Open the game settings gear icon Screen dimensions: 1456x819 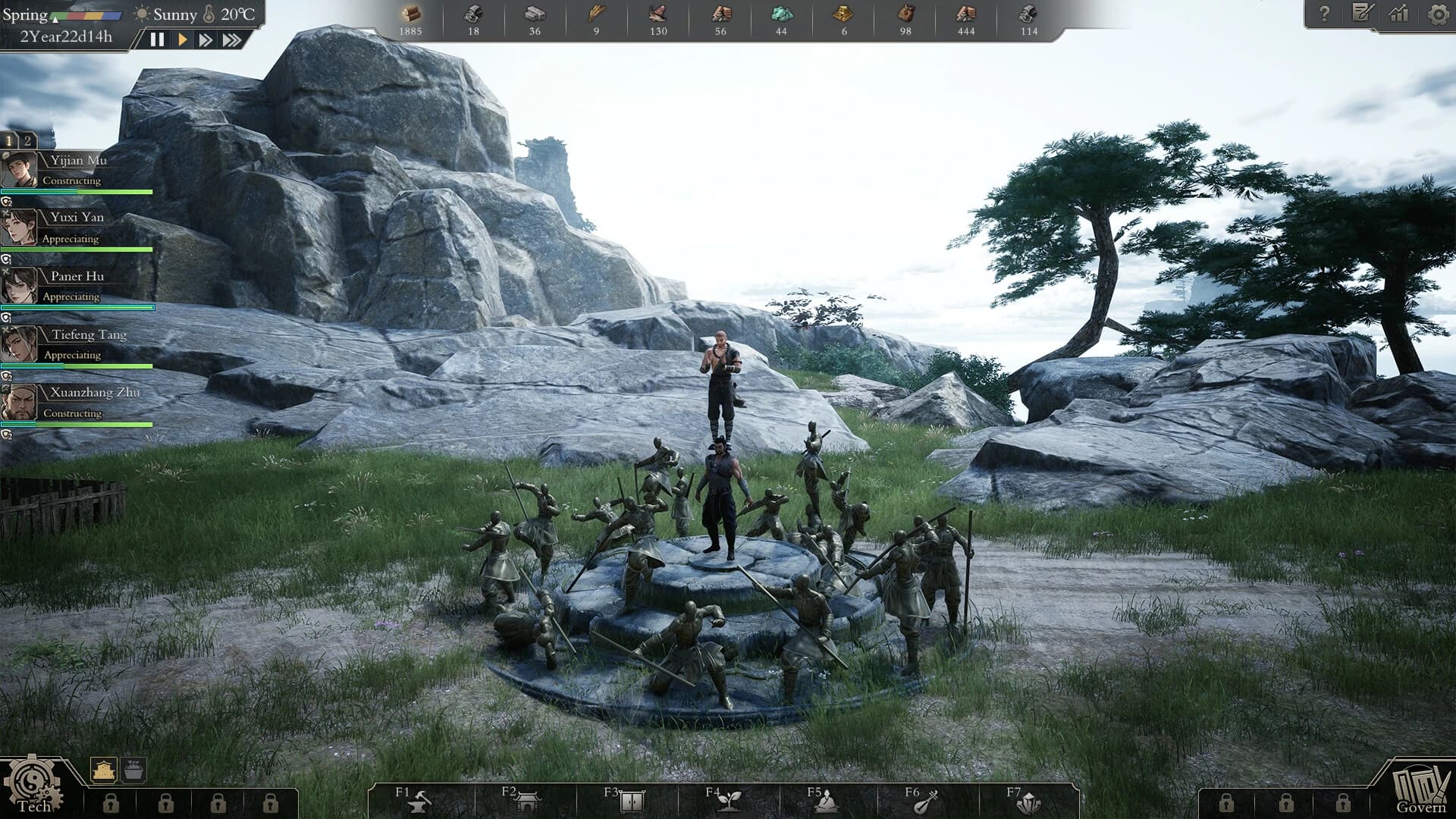(x=1437, y=13)
